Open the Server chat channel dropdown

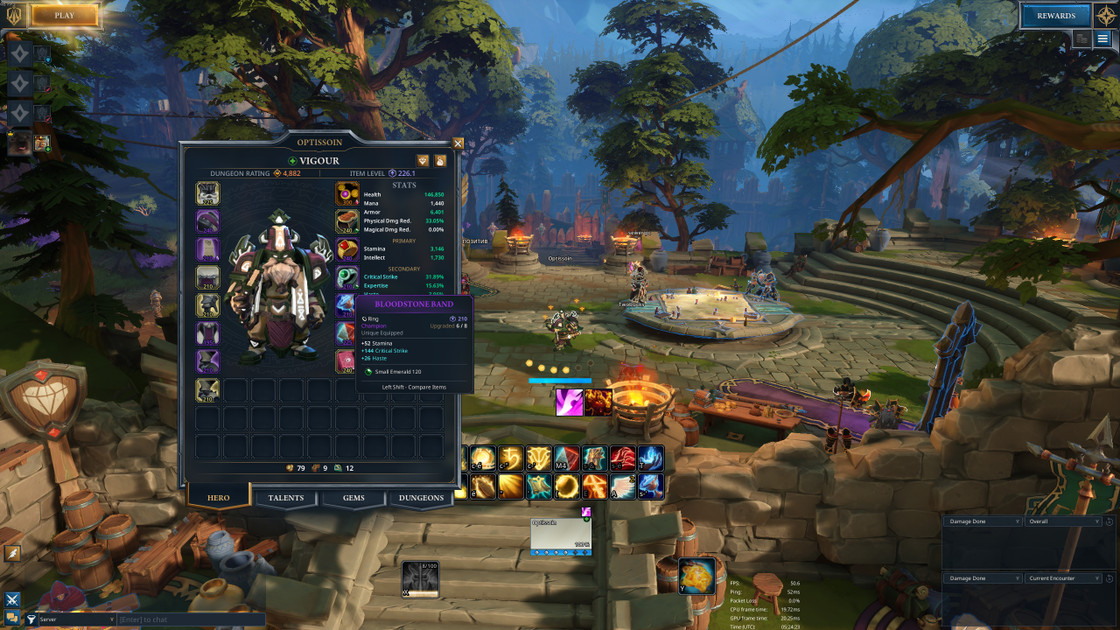point(70,620)
